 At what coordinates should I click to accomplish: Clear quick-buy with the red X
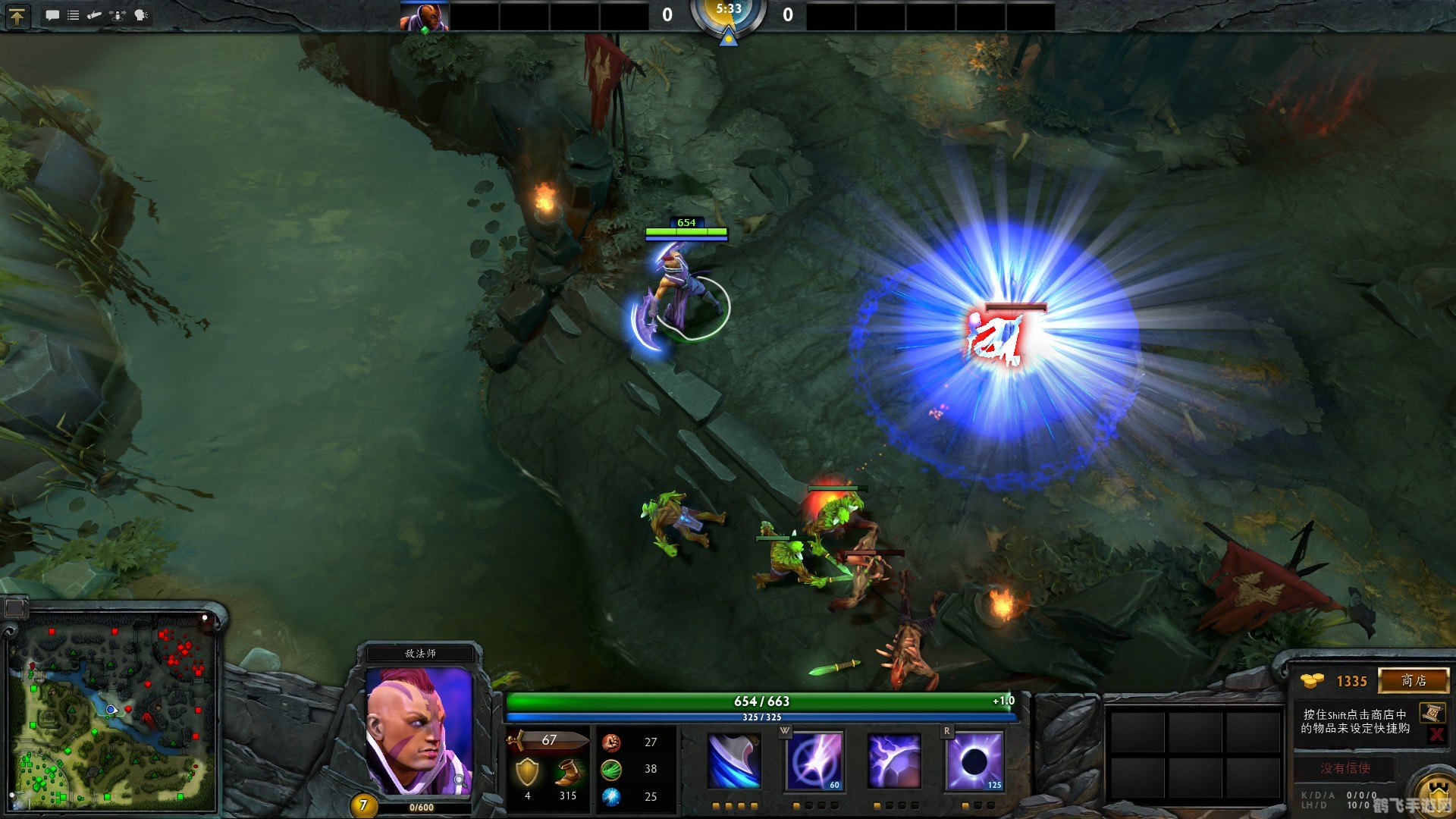[x=1436, y=734]
